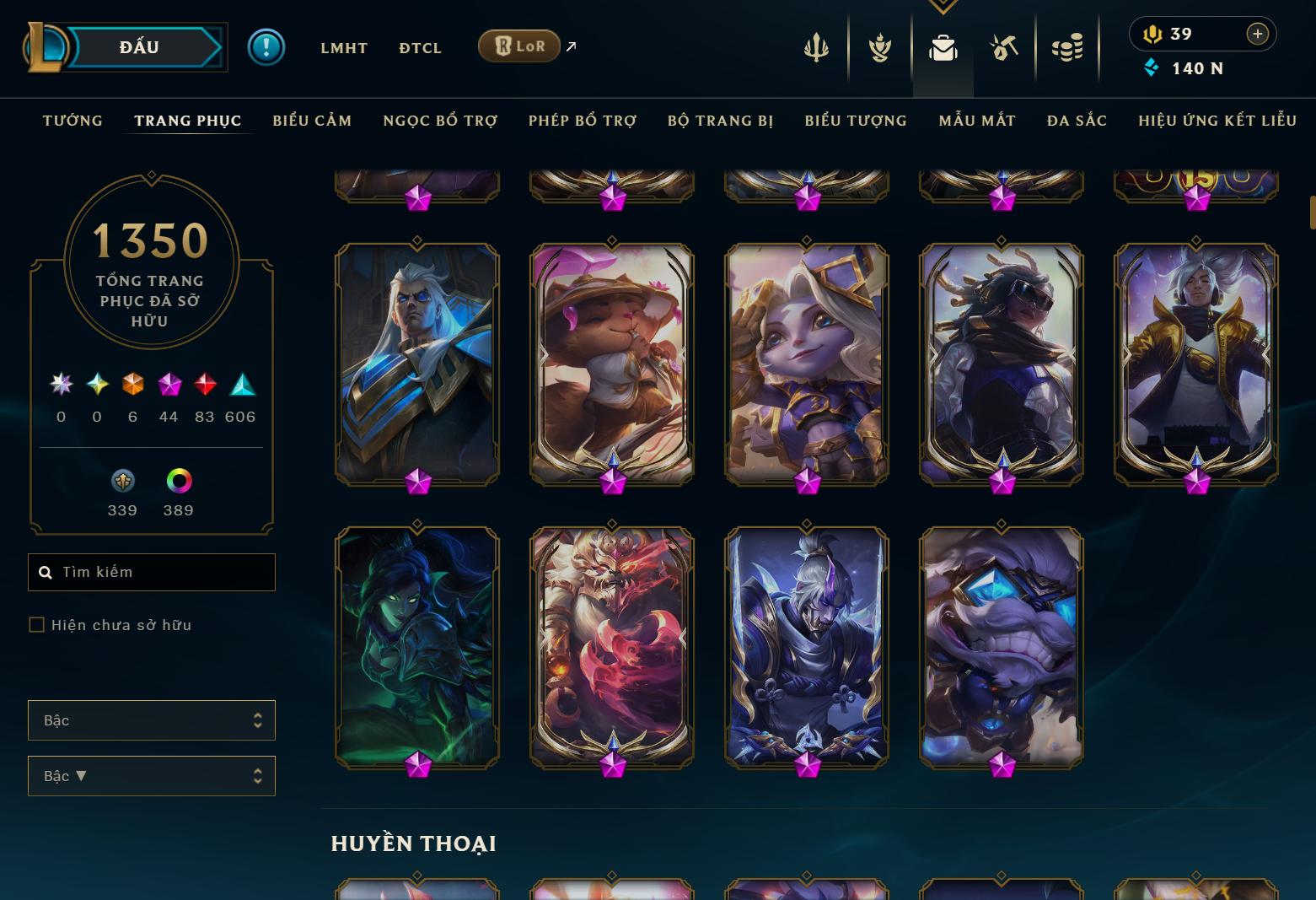
Task: Click the border icon showing 339
Action: pyautogui.click(x=123, y=479)
